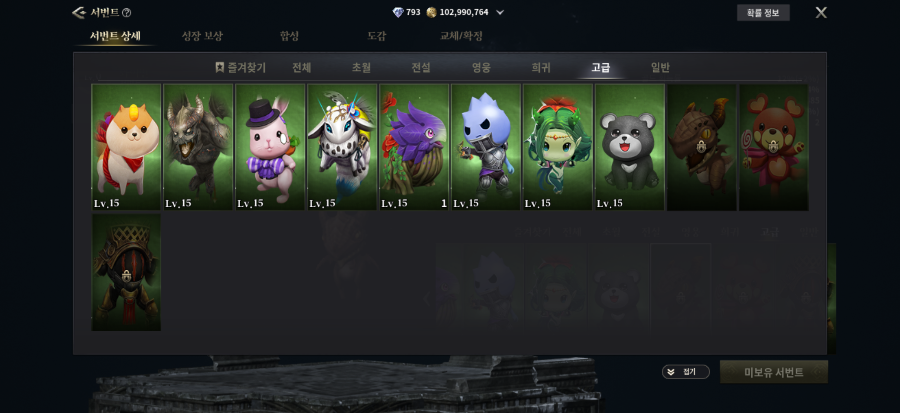The height and width of the screenshot is (413, 900).
Task: Switch to the 희귀 grade filter
Action: [541, 68]
